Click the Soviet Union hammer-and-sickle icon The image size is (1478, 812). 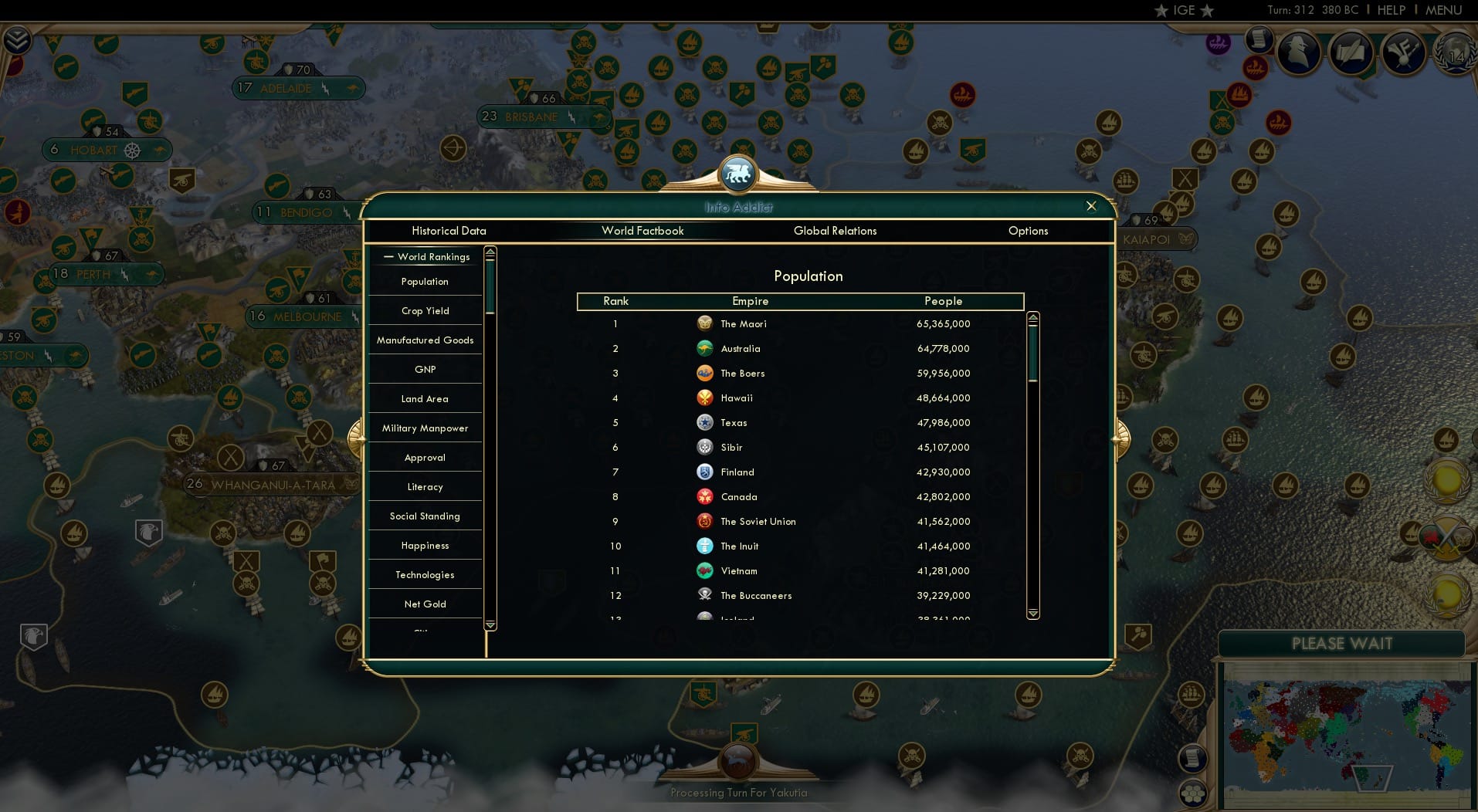[x=705, y=522]
